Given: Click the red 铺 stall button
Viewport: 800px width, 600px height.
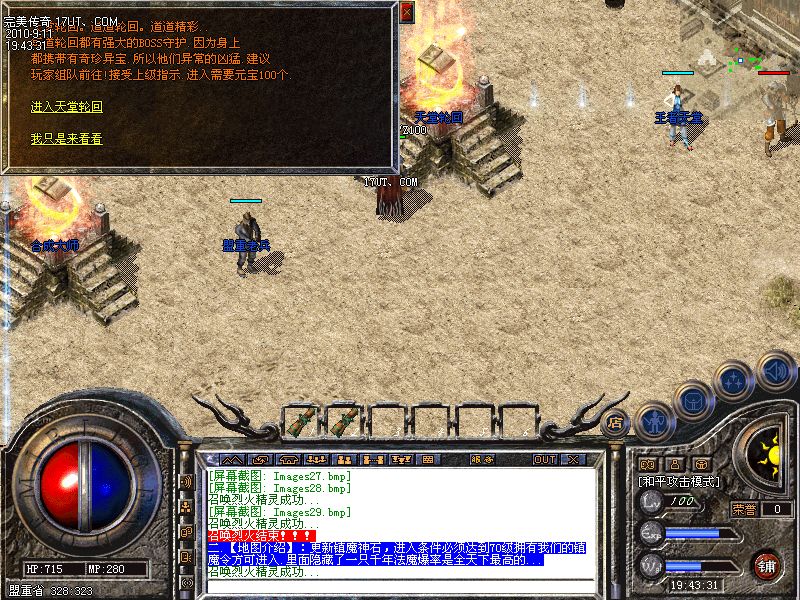Looking at the screenshot, I should 768,564.
